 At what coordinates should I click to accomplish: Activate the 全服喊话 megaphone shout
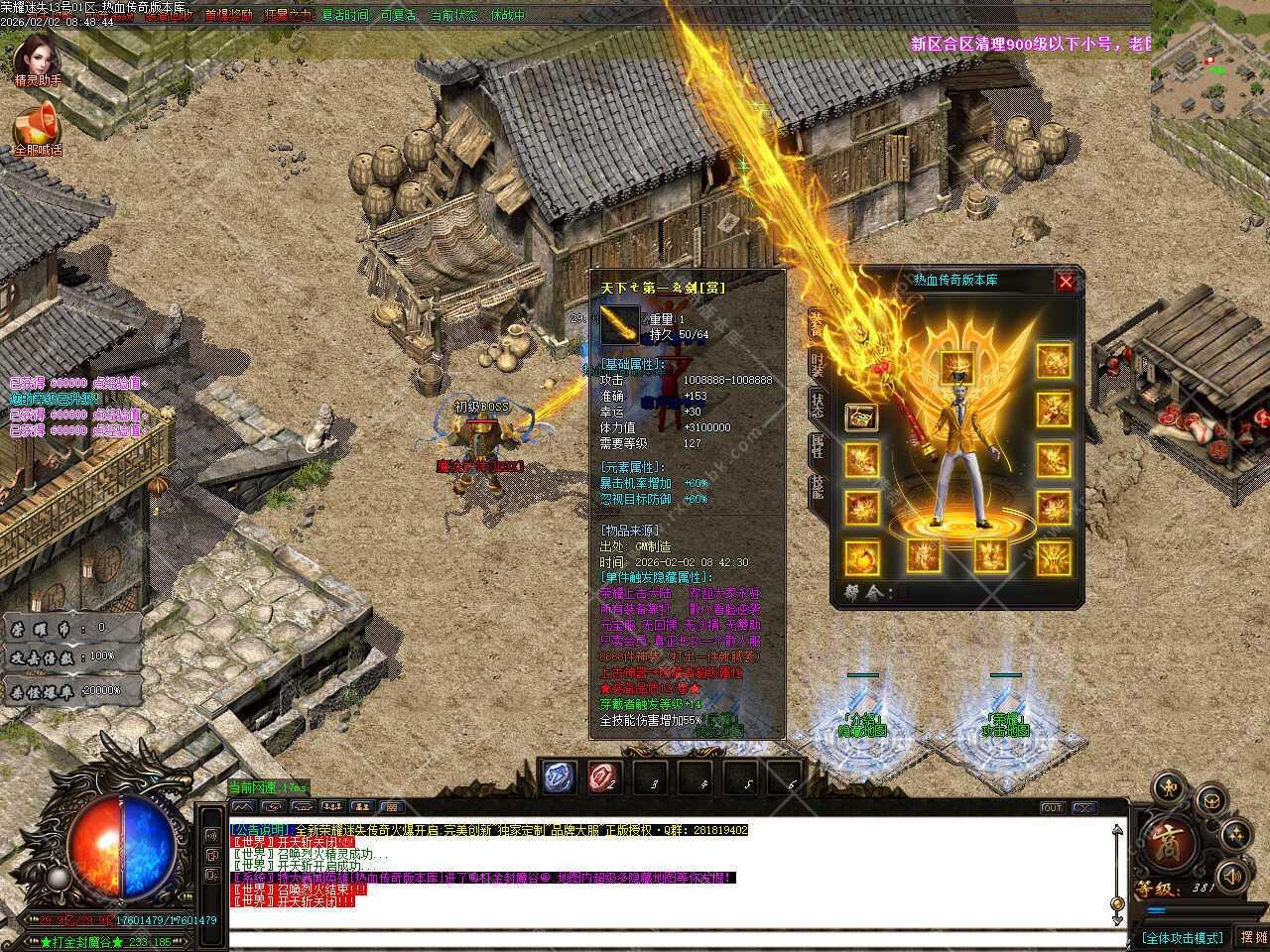pos(38,127)
